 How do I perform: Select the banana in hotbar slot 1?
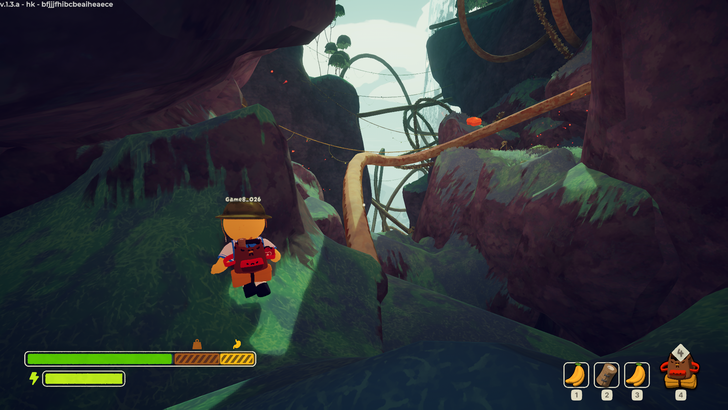(x=576, y=374)
